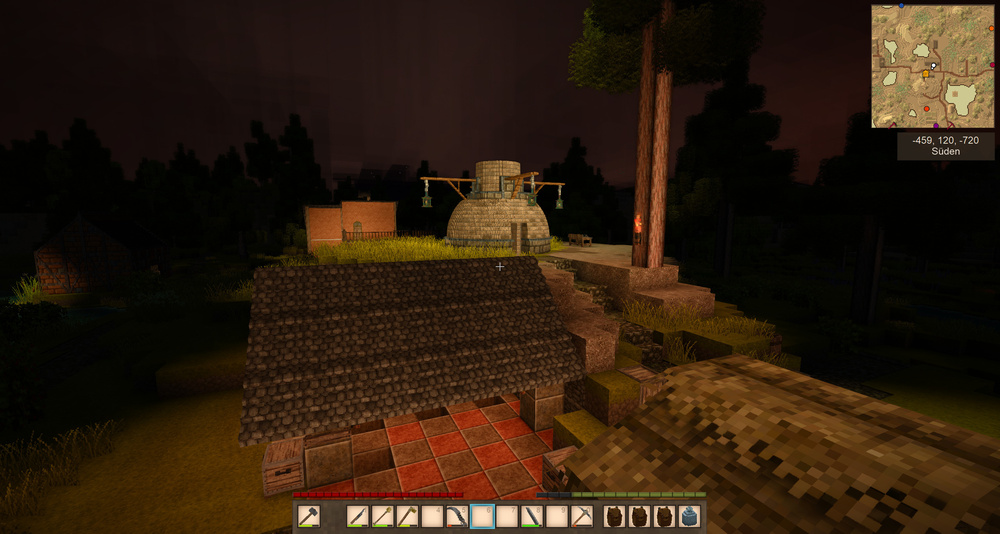Click the highlighted empty hotbar slot 6

(482, 516)
